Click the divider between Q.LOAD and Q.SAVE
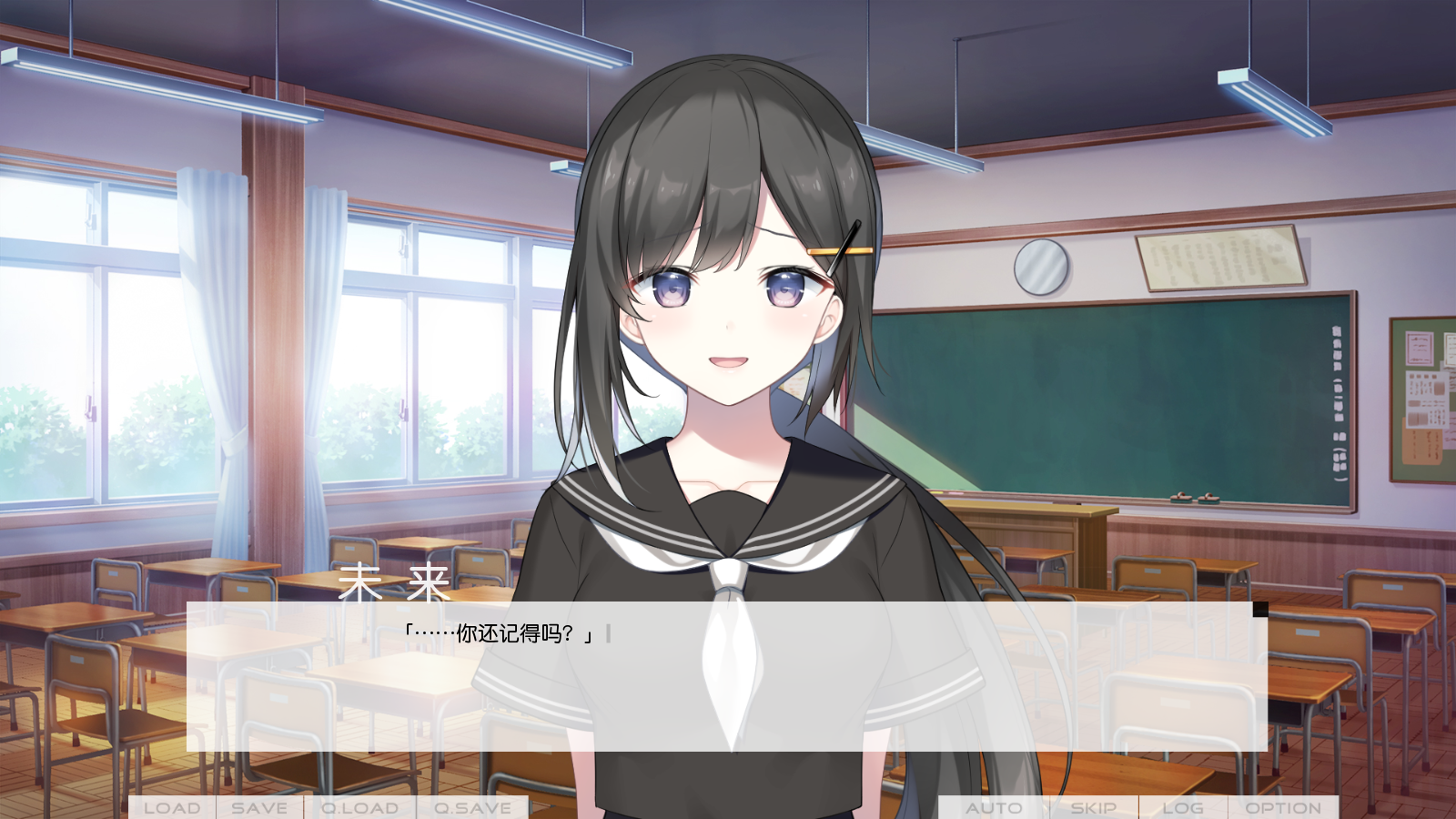 (x=418, y=807)
